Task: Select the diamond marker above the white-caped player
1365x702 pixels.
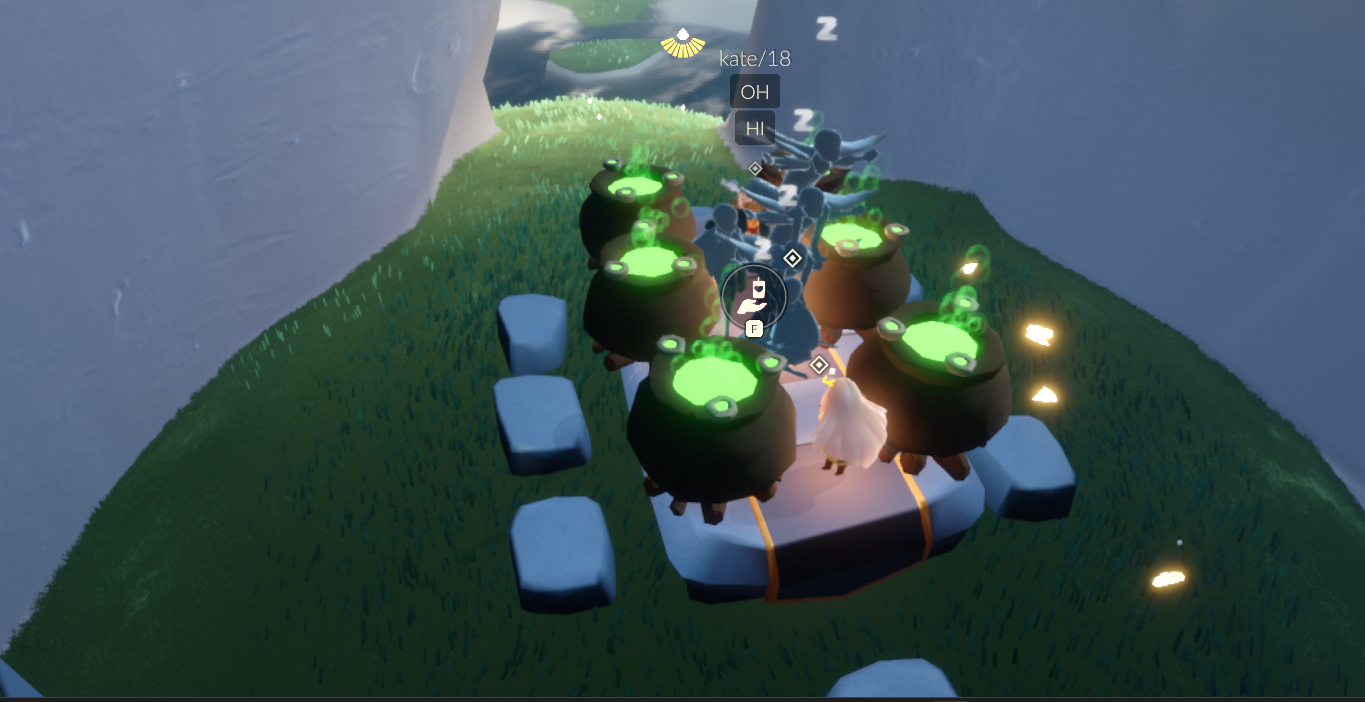Action: 819,364
